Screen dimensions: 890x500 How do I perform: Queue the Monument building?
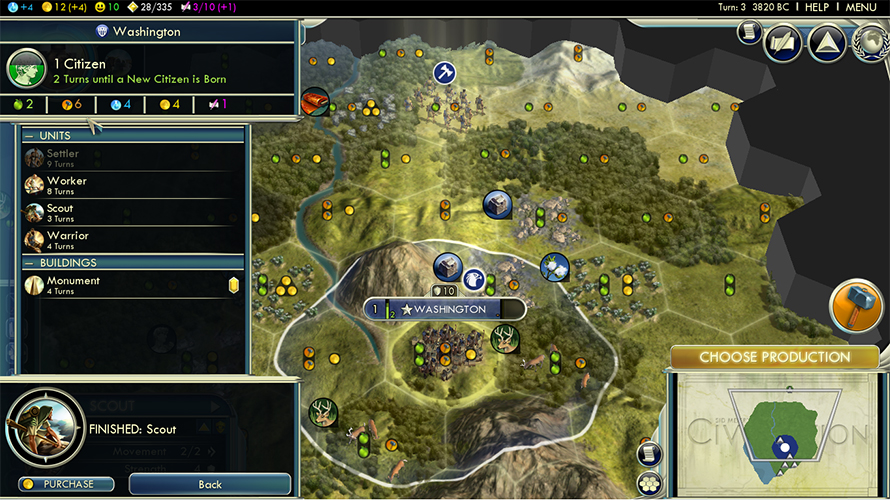pyautogui.click(x=74, y=286)
